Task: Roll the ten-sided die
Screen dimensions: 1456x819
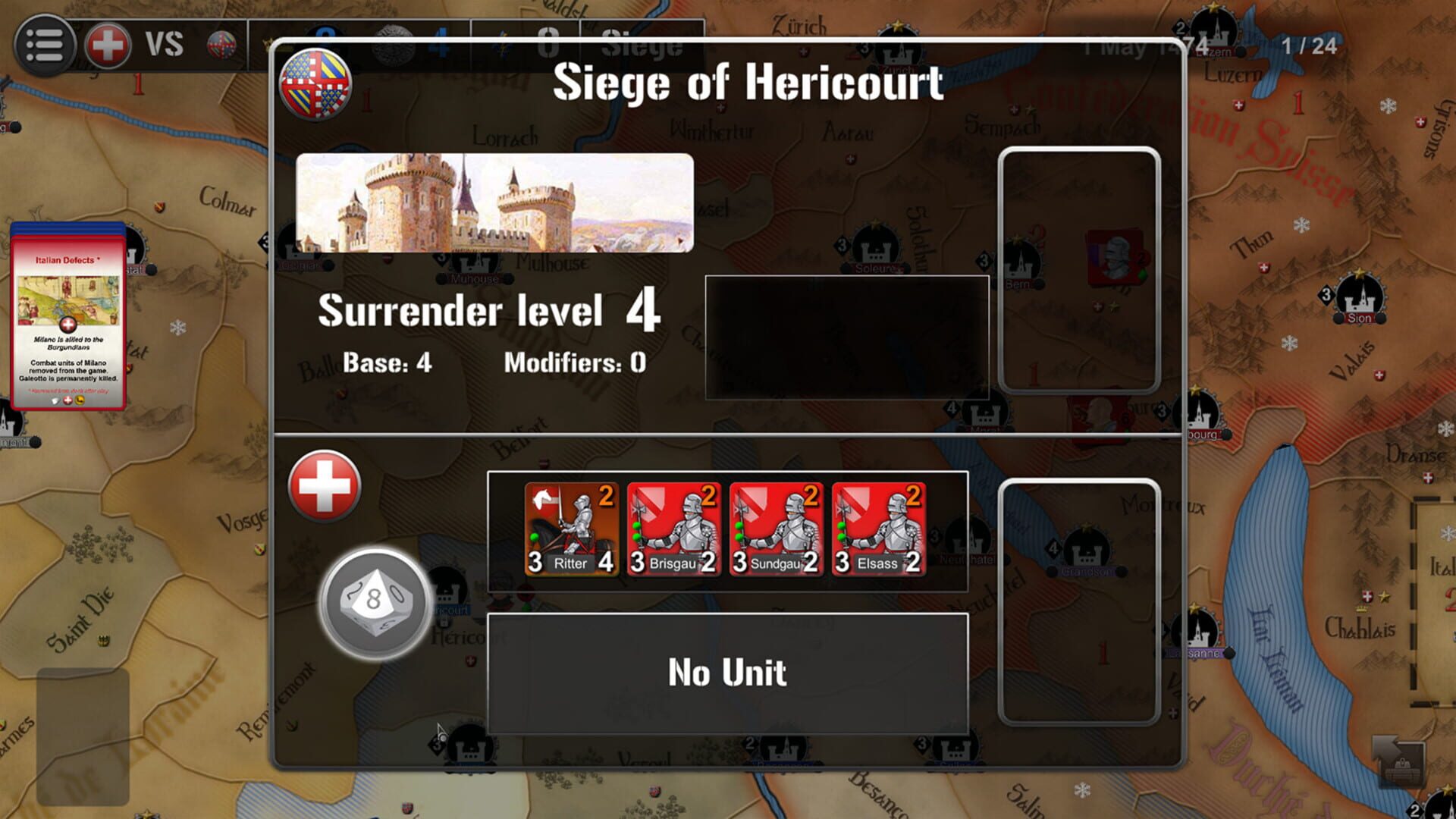Action: point(375,600)
